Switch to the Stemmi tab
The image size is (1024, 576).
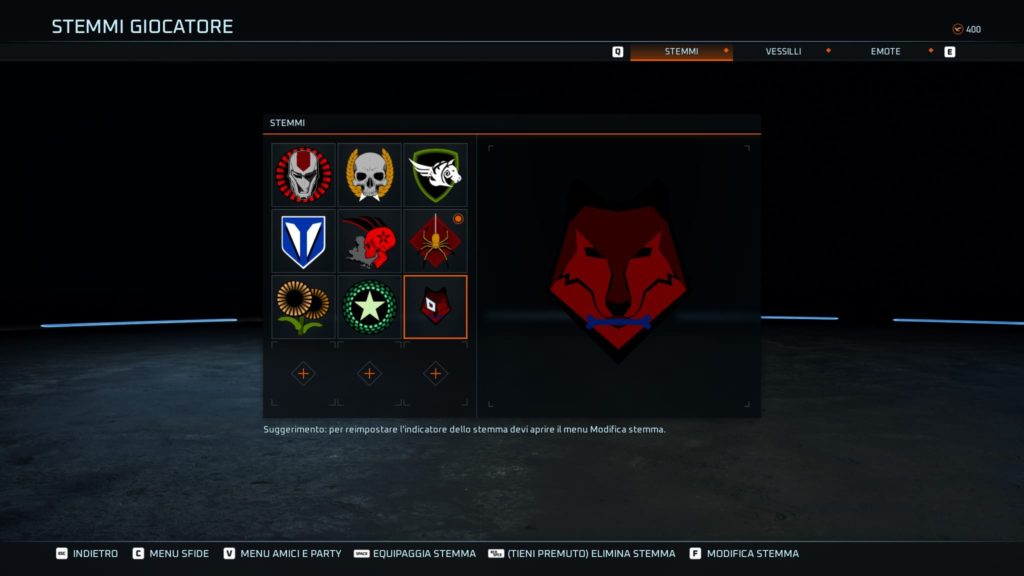681,51
